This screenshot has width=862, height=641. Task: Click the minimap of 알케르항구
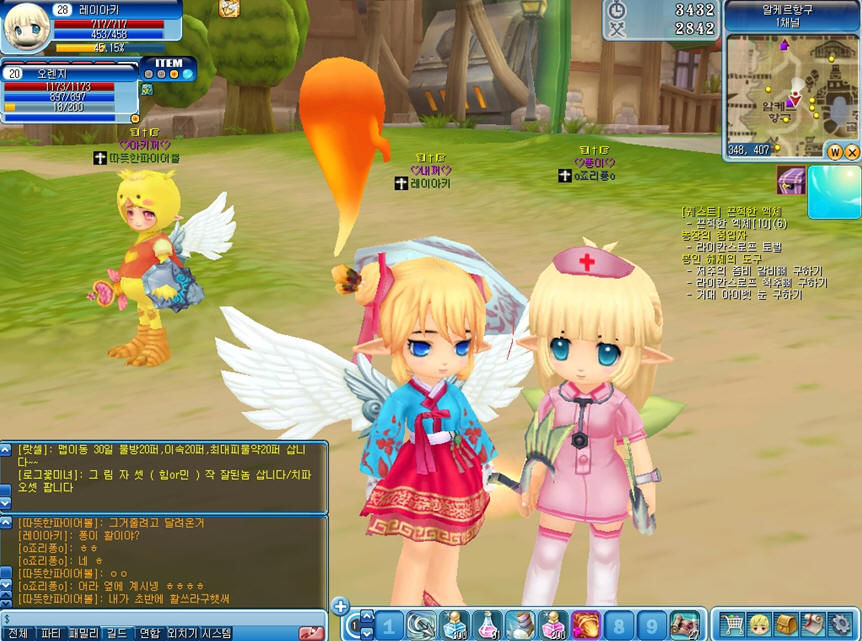coord(790,88)
